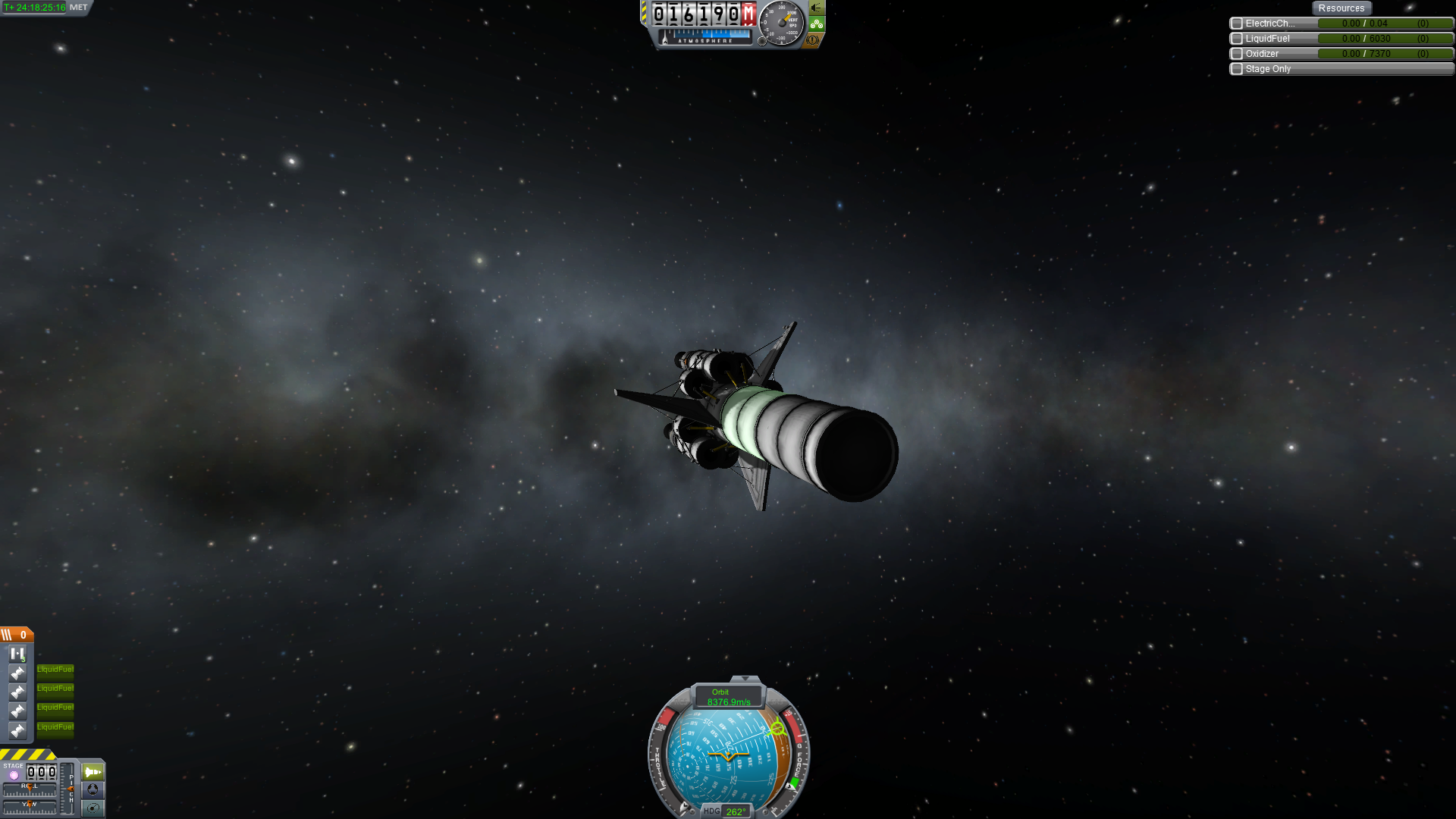Tick the LiquidFuel resource checkbox
The image size is (1456, 819).
tap(1237, 39)
